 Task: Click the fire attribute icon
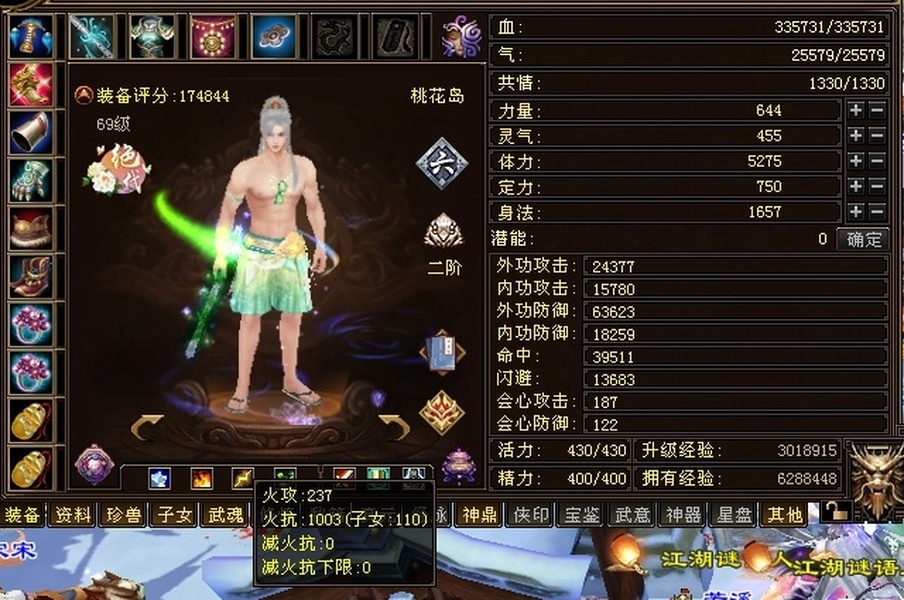(x=202, y=478)
